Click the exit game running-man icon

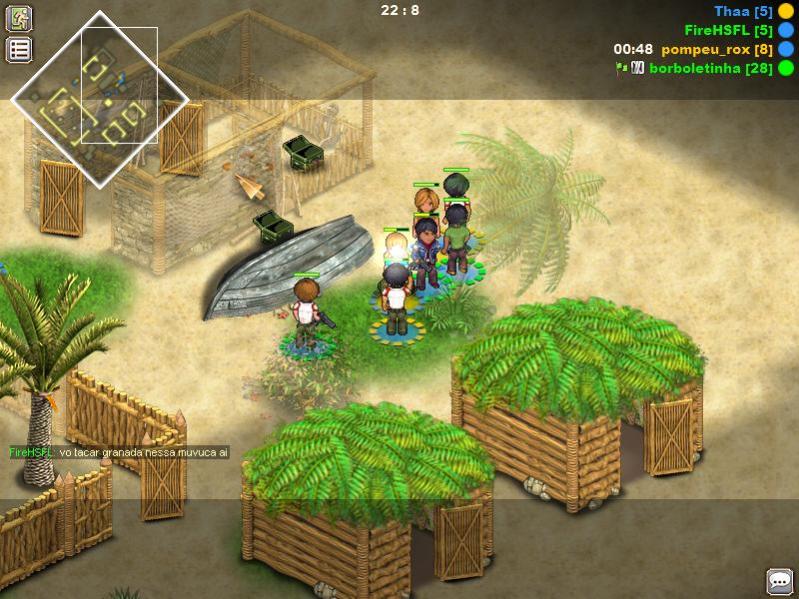(x=20, y=18)
